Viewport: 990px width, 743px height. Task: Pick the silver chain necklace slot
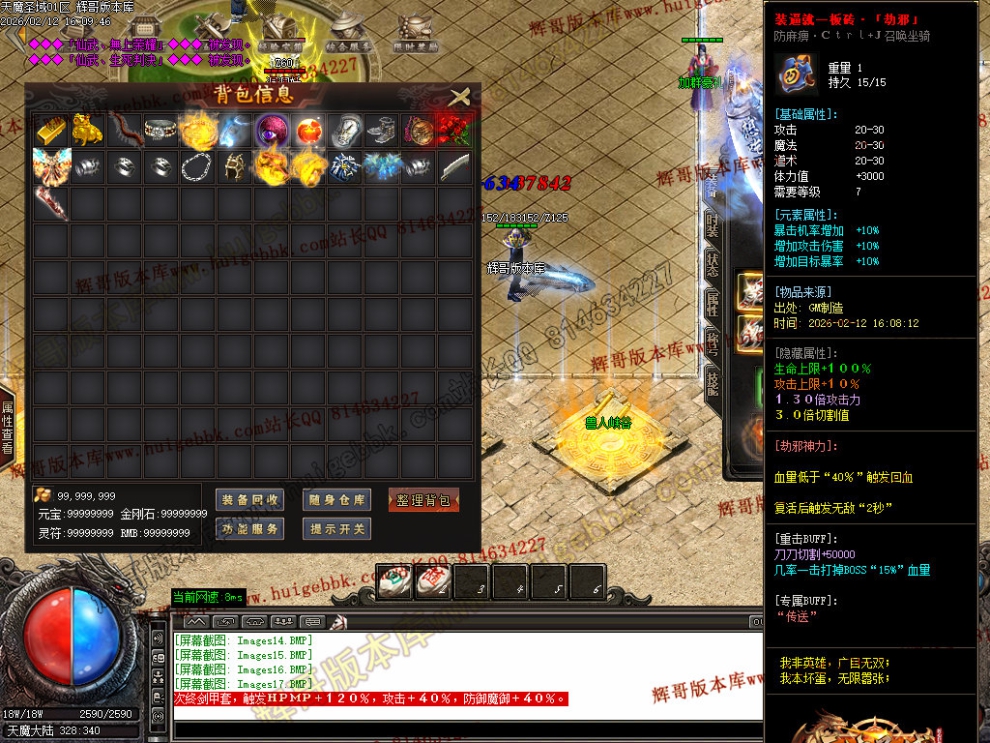199,167
